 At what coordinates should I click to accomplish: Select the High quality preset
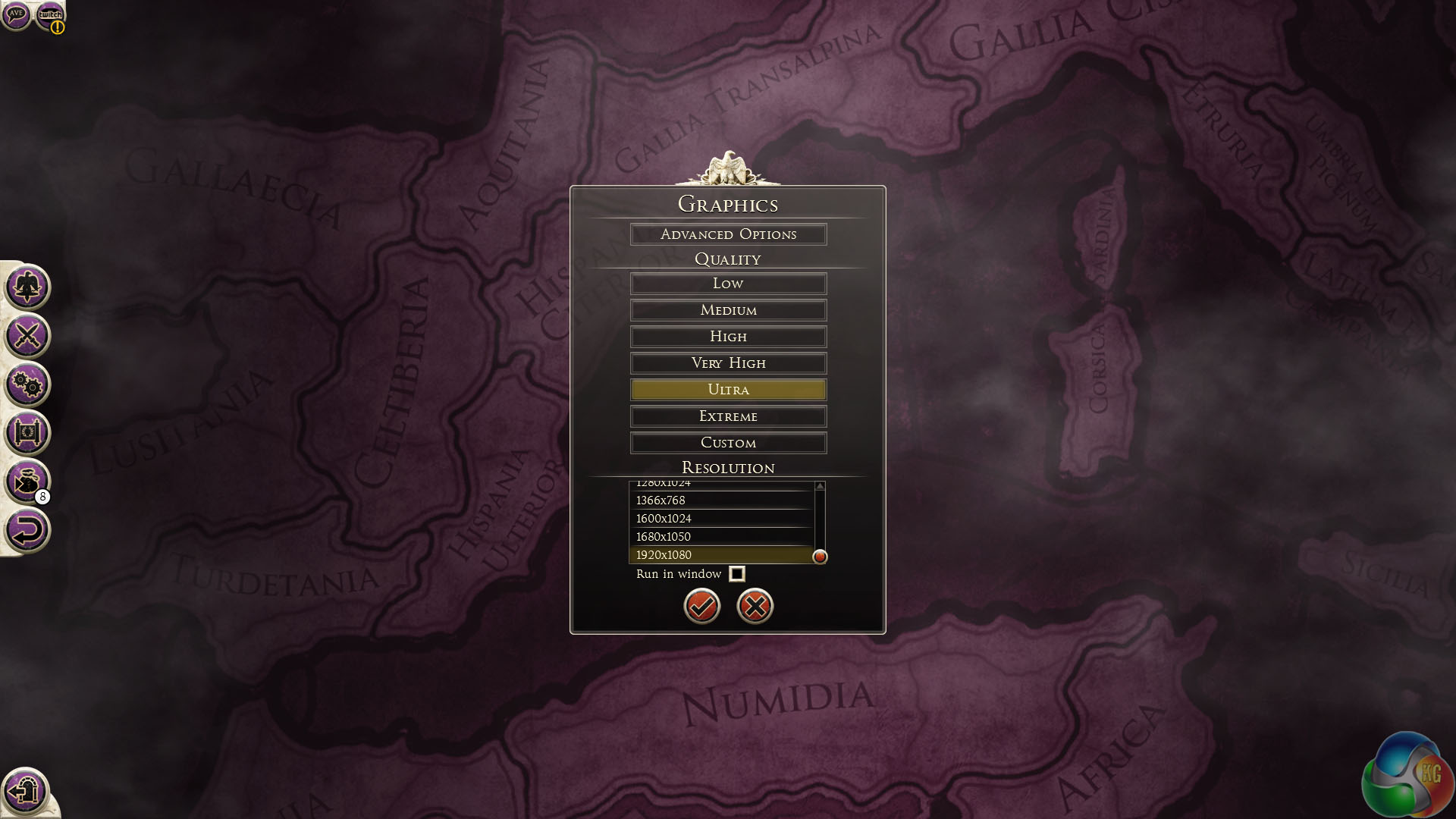click(728, 337)
